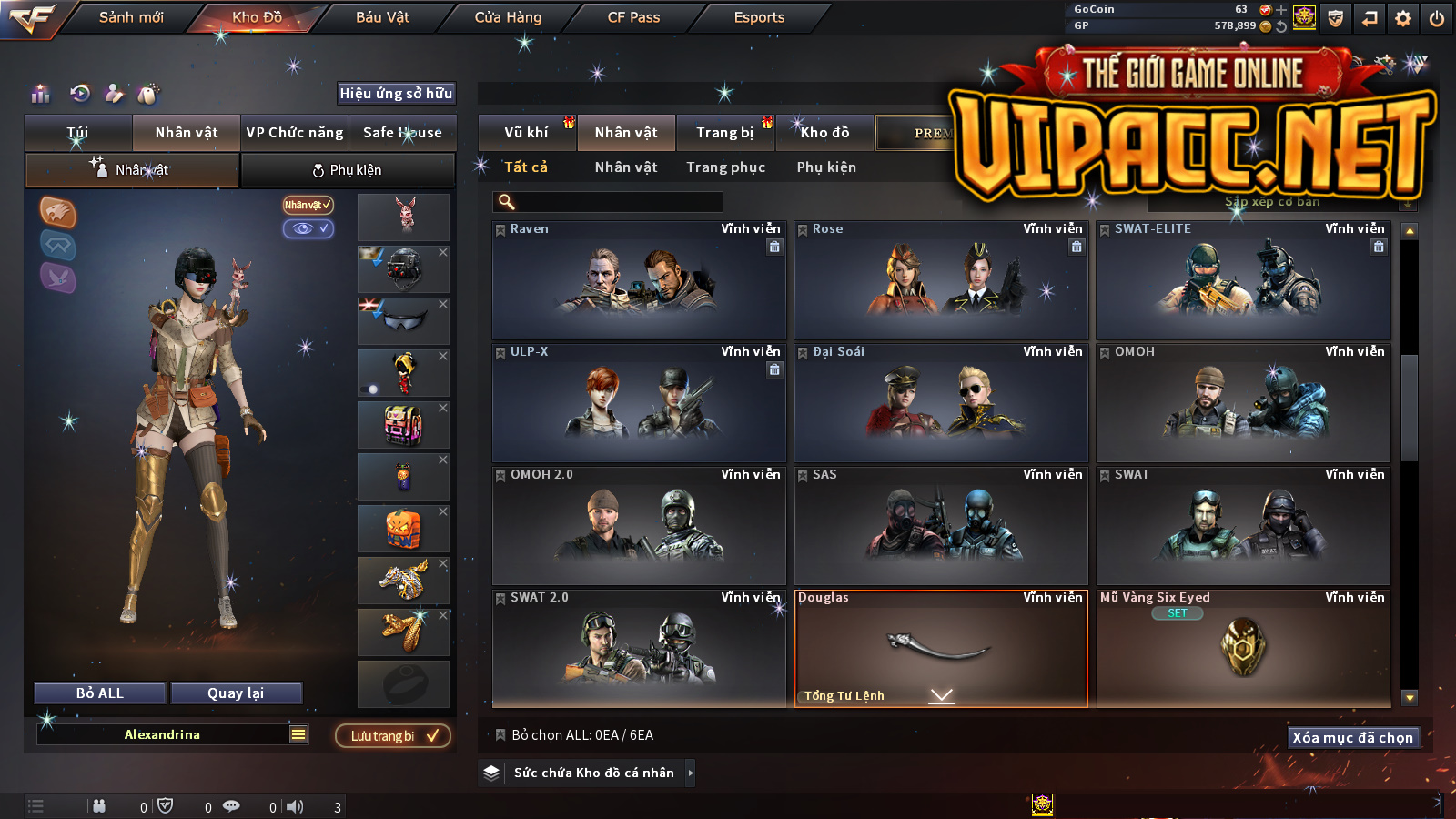Select the Douglas item card

(941, 648)
